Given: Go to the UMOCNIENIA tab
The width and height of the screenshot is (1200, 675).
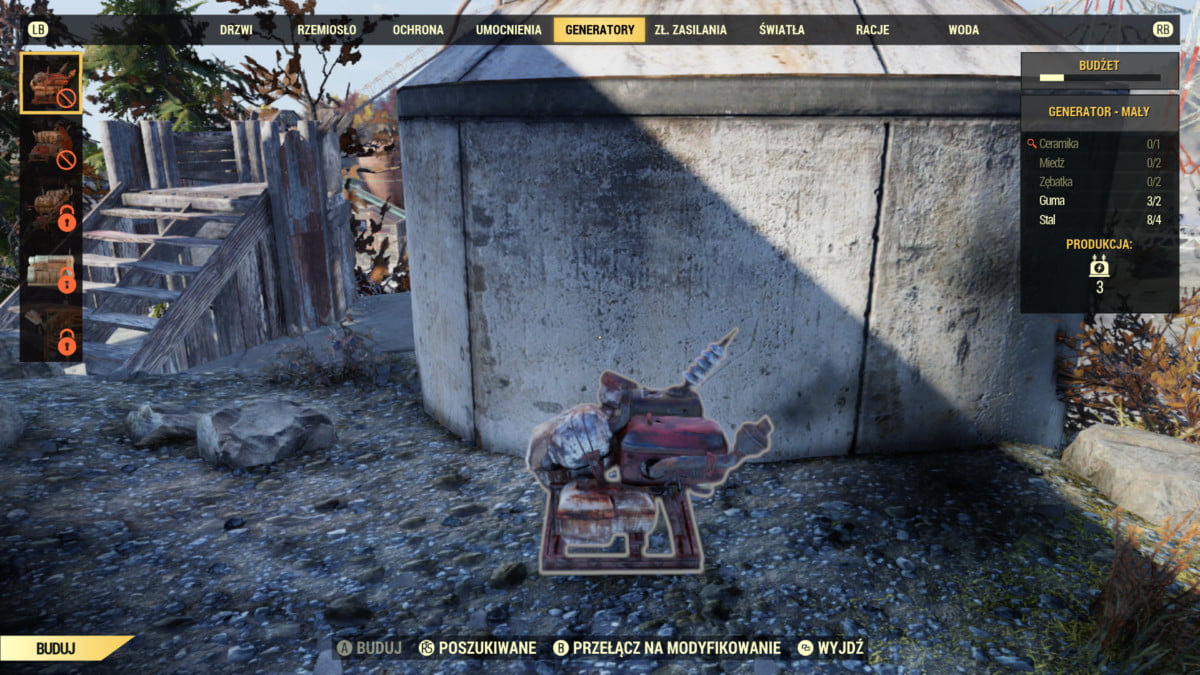Looking at the screenshot, I should click(508, 30).
